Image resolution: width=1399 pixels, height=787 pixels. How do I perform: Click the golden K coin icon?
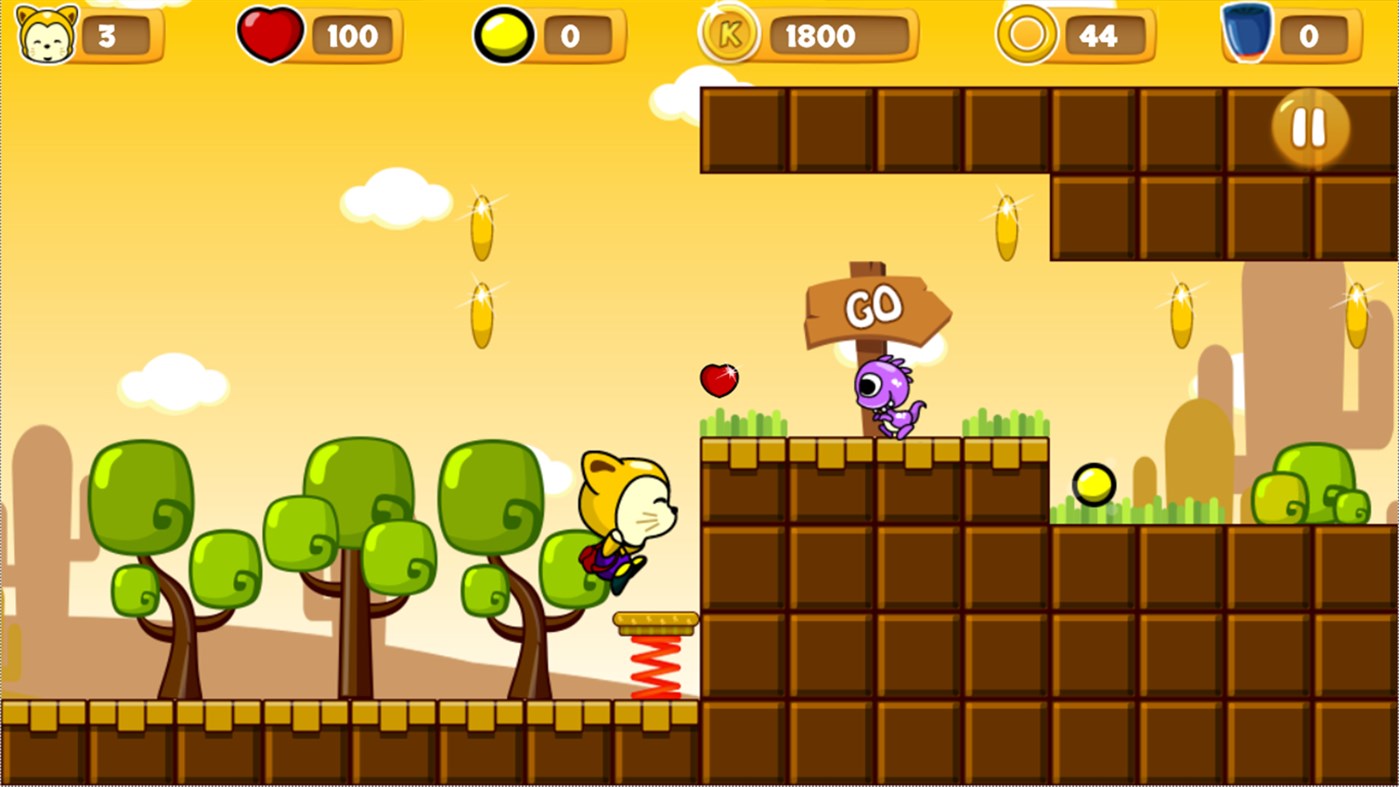(x=729, y=37)
